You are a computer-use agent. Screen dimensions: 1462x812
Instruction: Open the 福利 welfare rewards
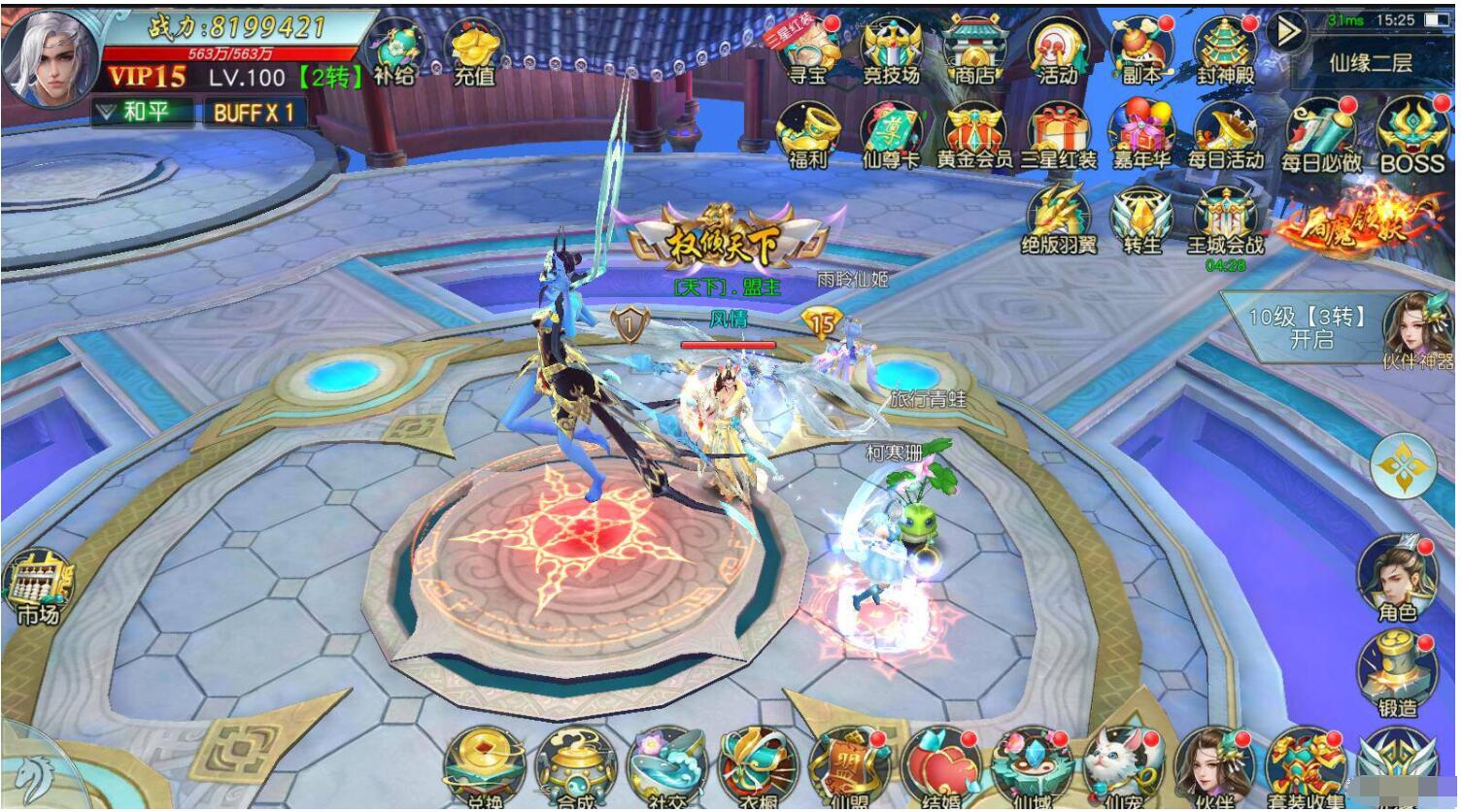pyautogui.click(x=807, y=134)
